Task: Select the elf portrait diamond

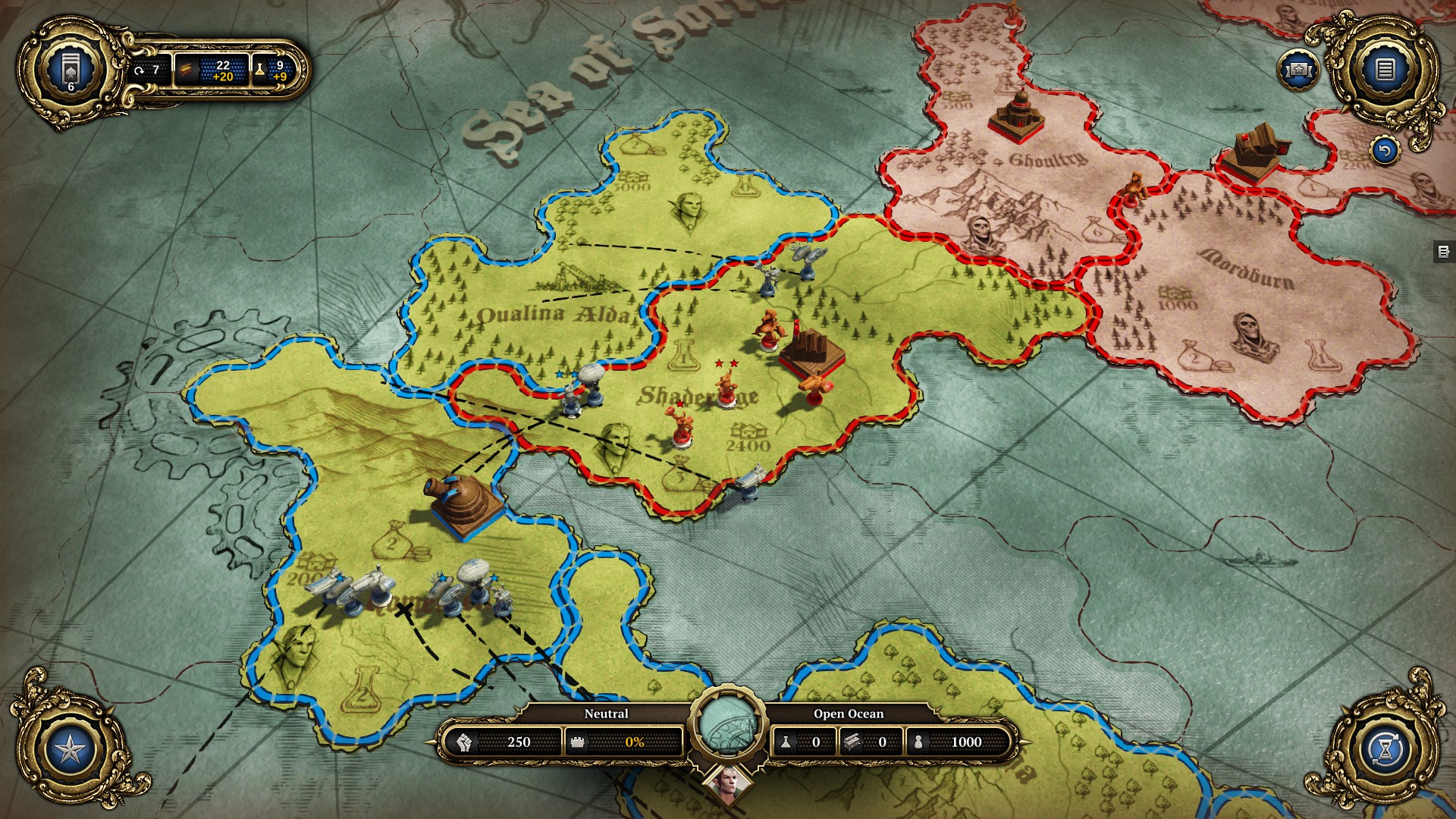Action: tap(728, 785)
